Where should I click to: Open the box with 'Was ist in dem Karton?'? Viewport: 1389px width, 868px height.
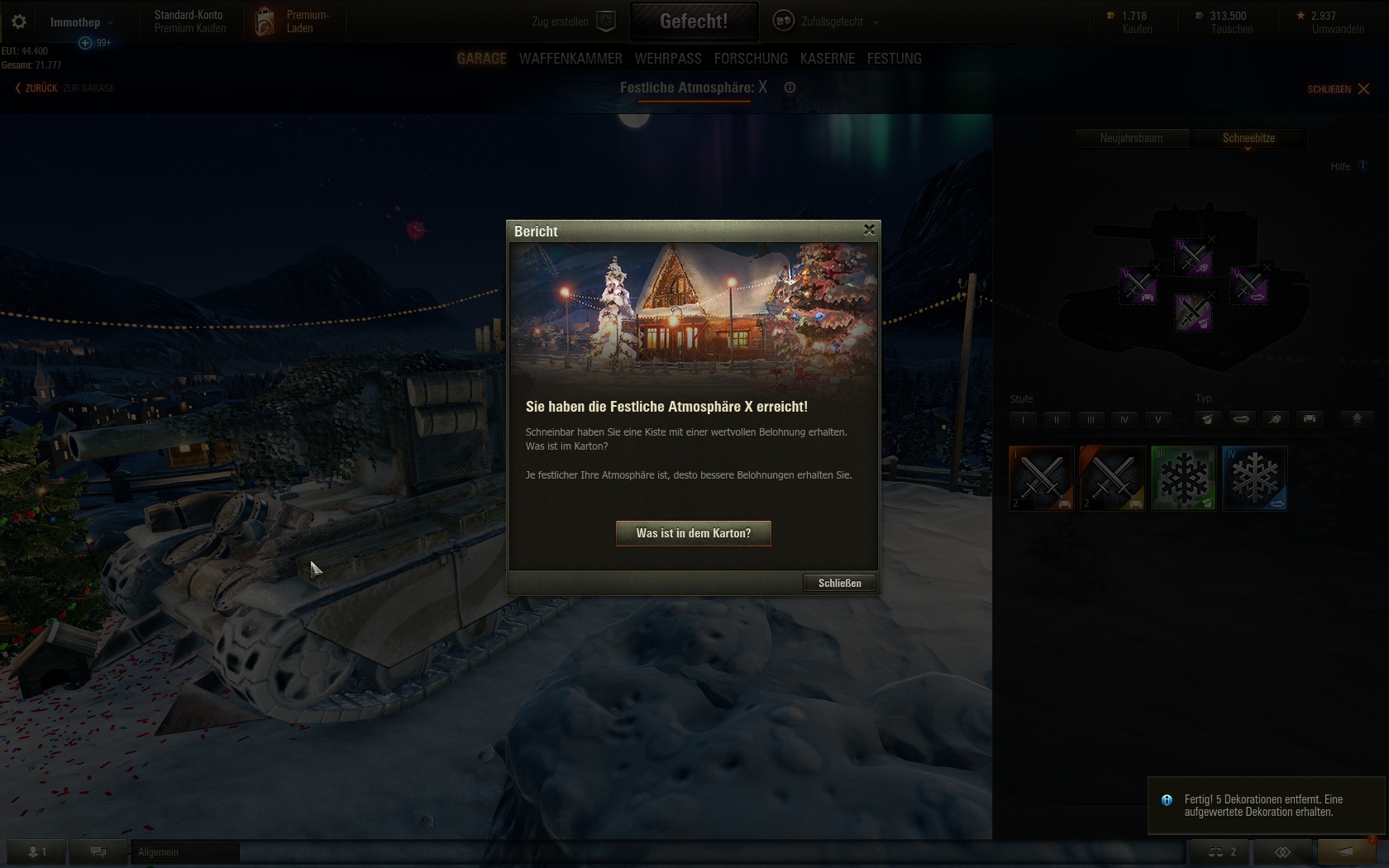coord(693,533)
